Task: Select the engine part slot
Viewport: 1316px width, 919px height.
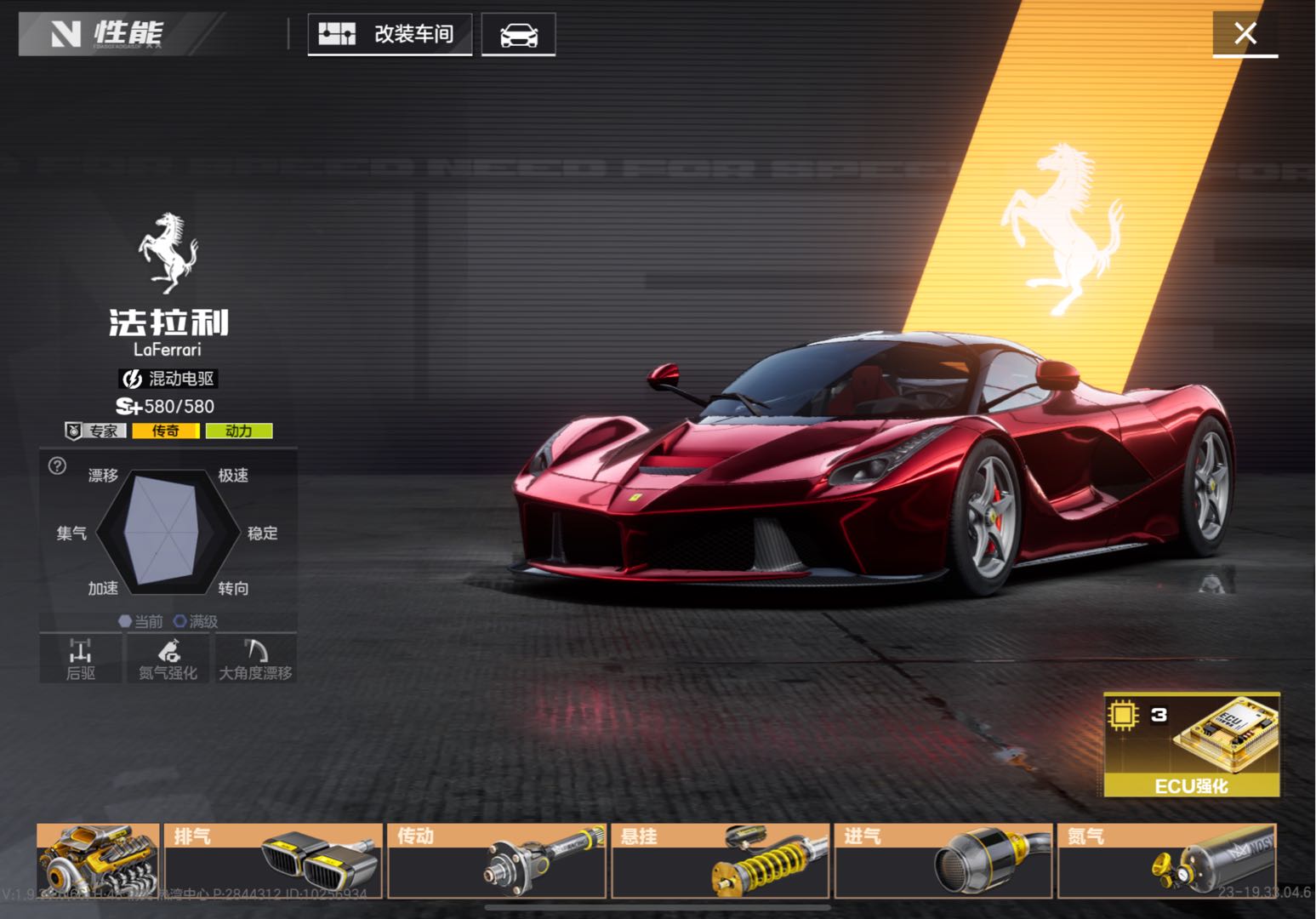Action: (98, 860)
